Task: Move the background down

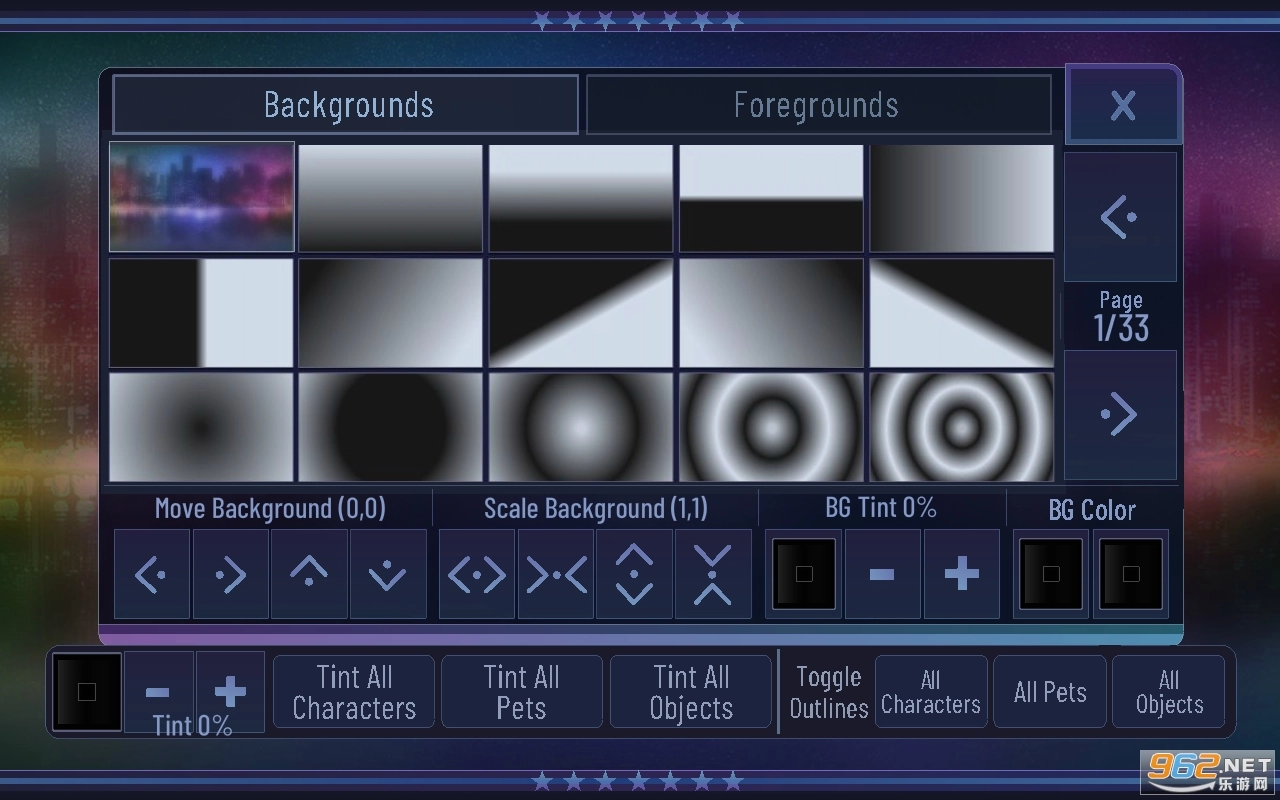Action: [x=388, y=574]
